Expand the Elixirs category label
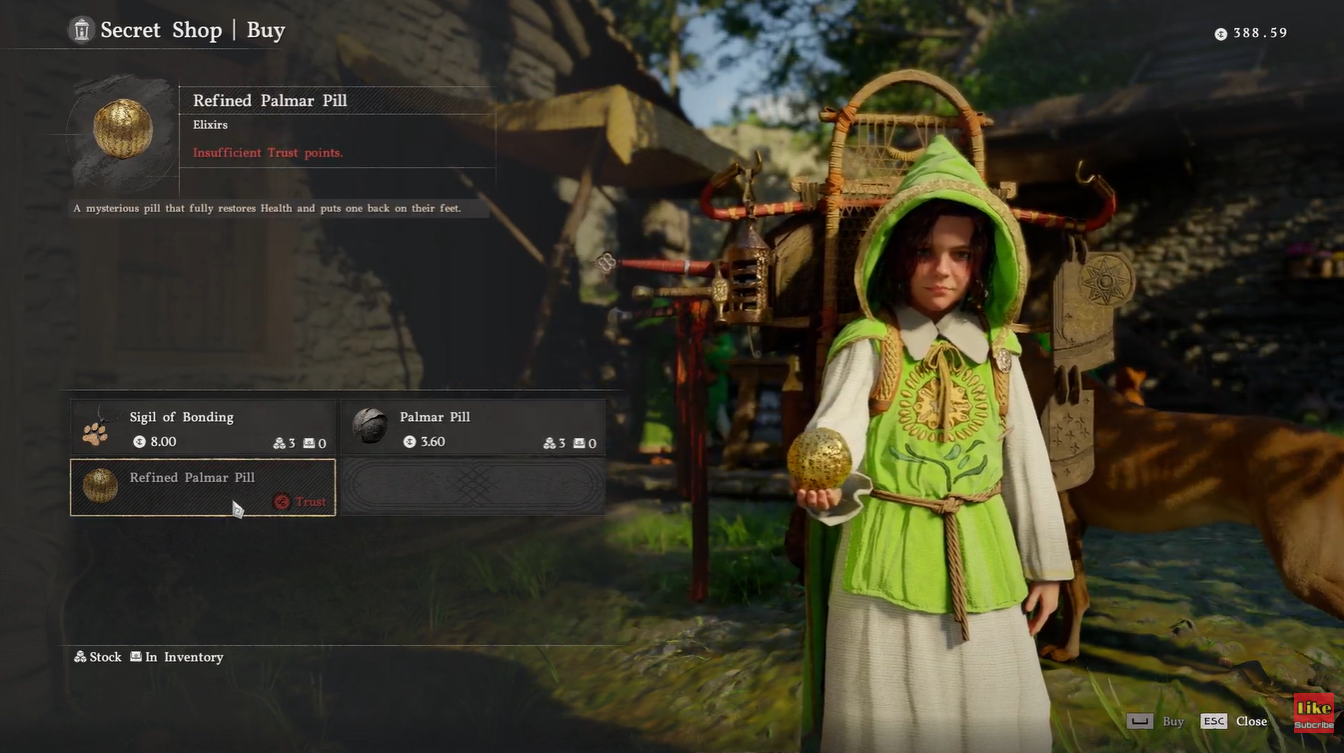This screenshot has height=753, width=1344. (208, 124)
